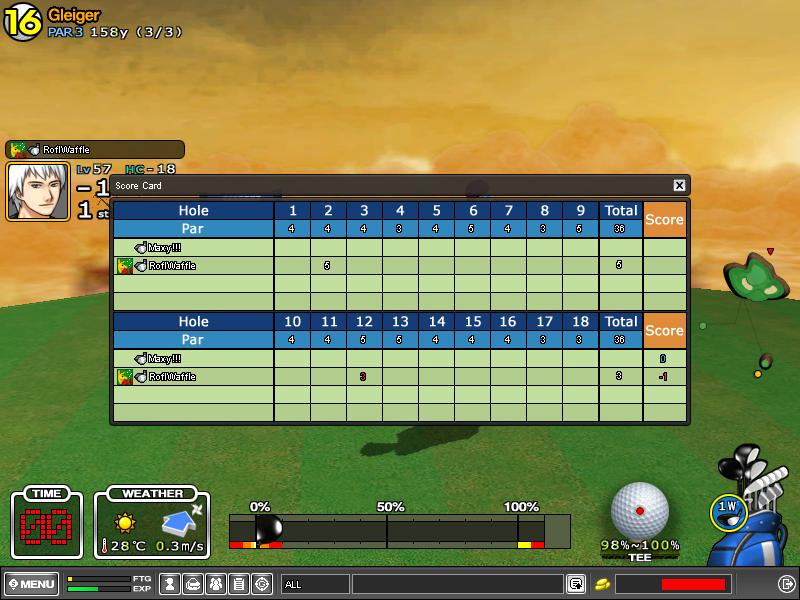Image resolution: width=800 pixels, height=600 pixels.
Task: Focus the chat text input box
Action: (457, 584)
